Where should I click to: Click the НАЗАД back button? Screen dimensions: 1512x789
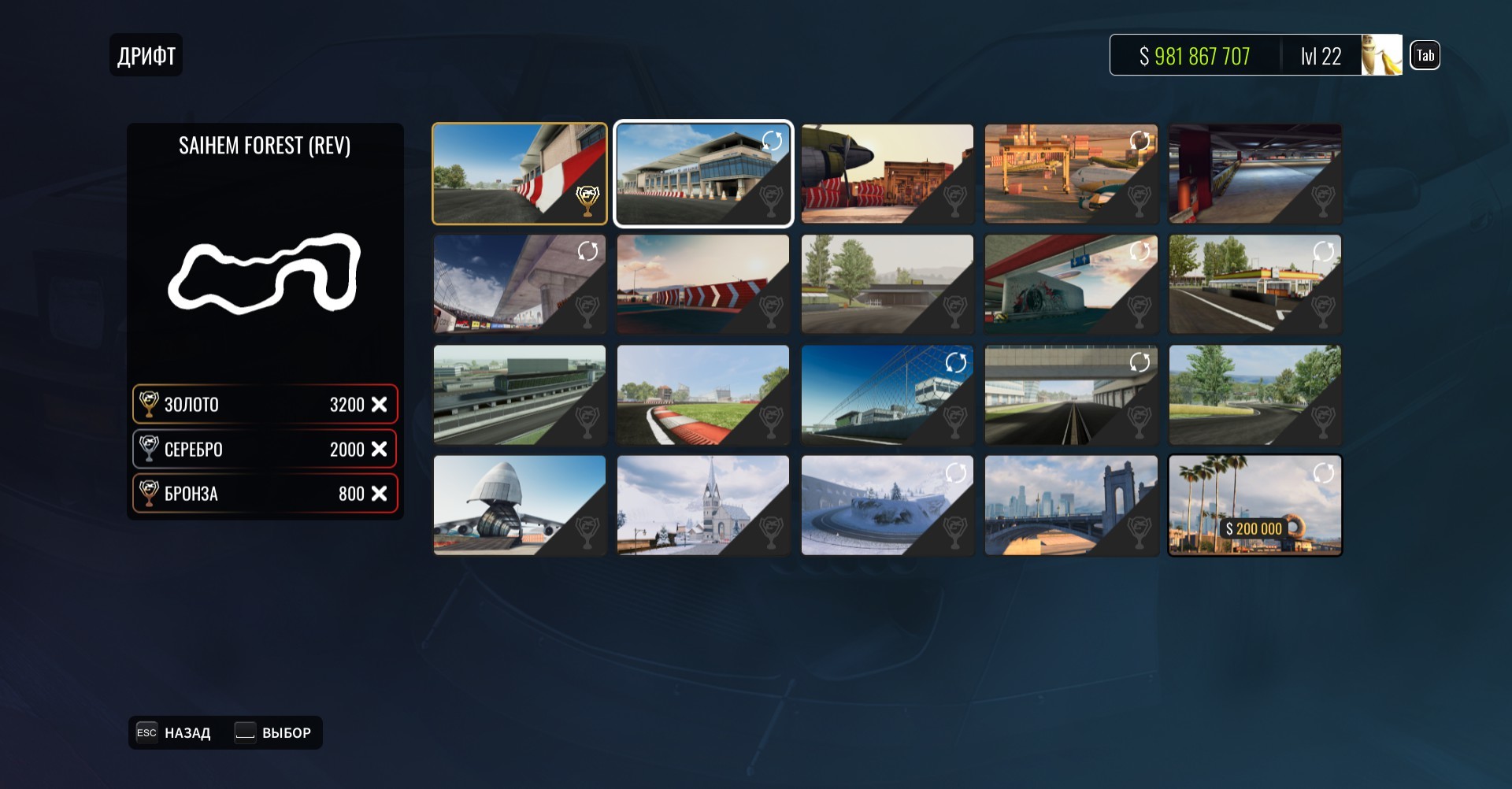(174, 733)
